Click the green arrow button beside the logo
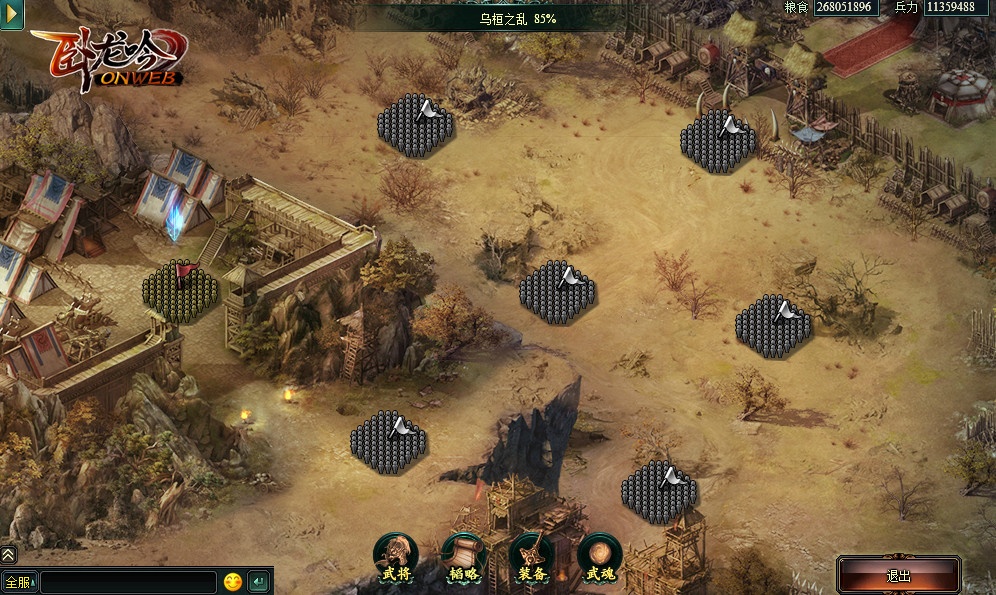Screen dimensions: 996x595 (x=11, y=16)
